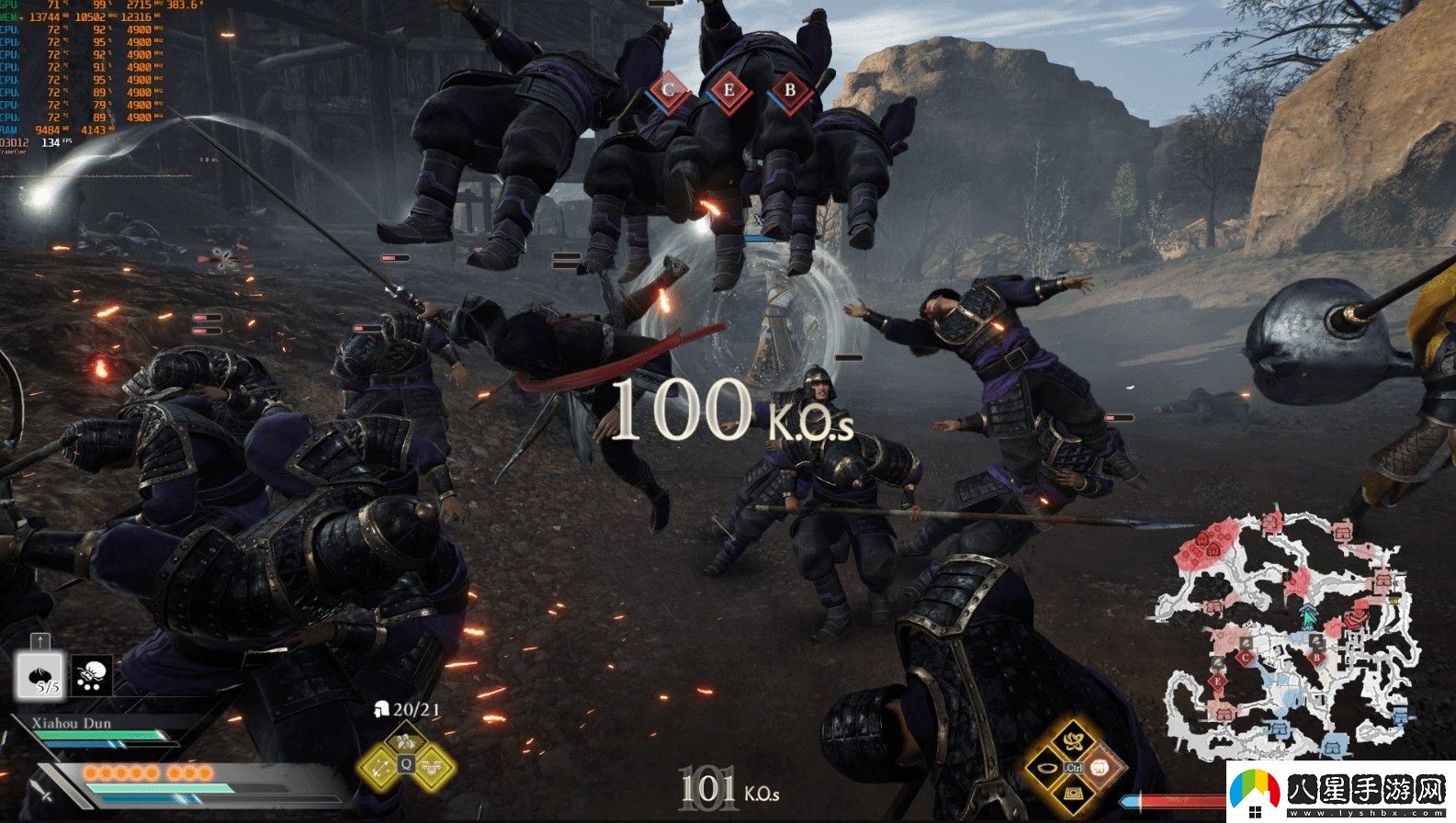Click the looping knot ability icon above the Ctrl prompt
Viewport: 1456px width, 823px height.
click(1073, 741)
